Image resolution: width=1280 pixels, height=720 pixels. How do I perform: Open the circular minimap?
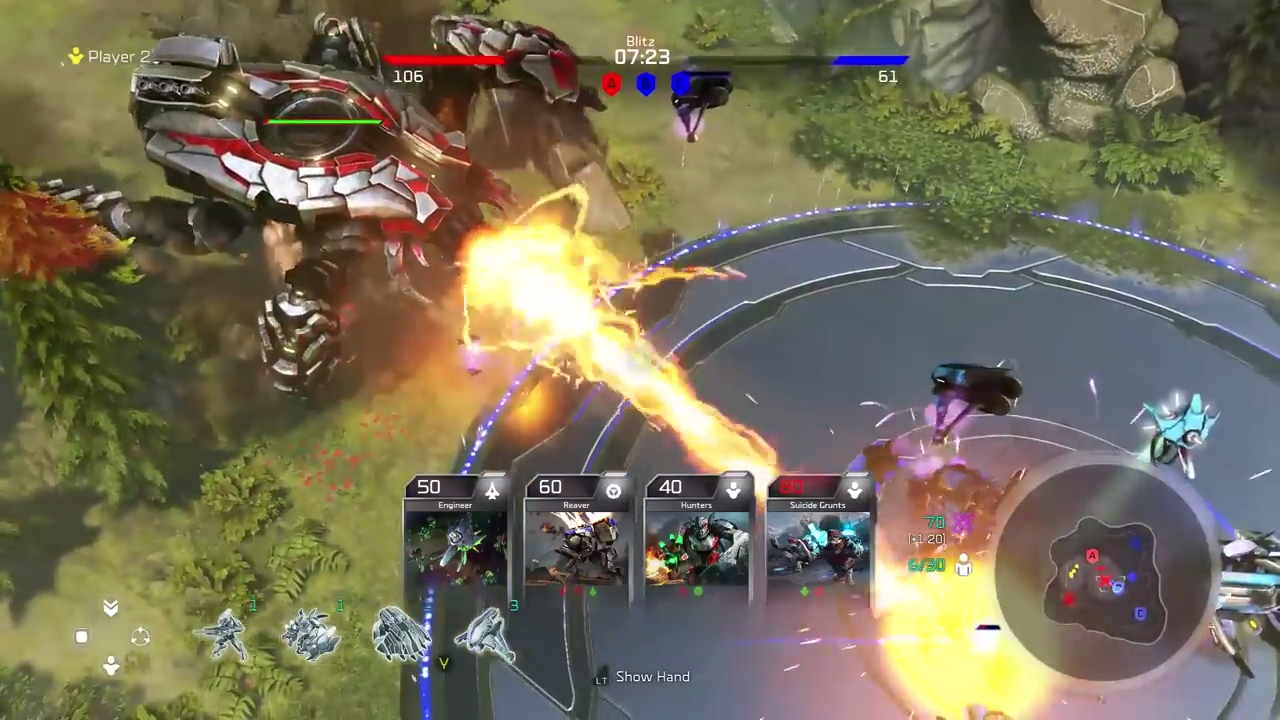click(x=1105, y=575)
